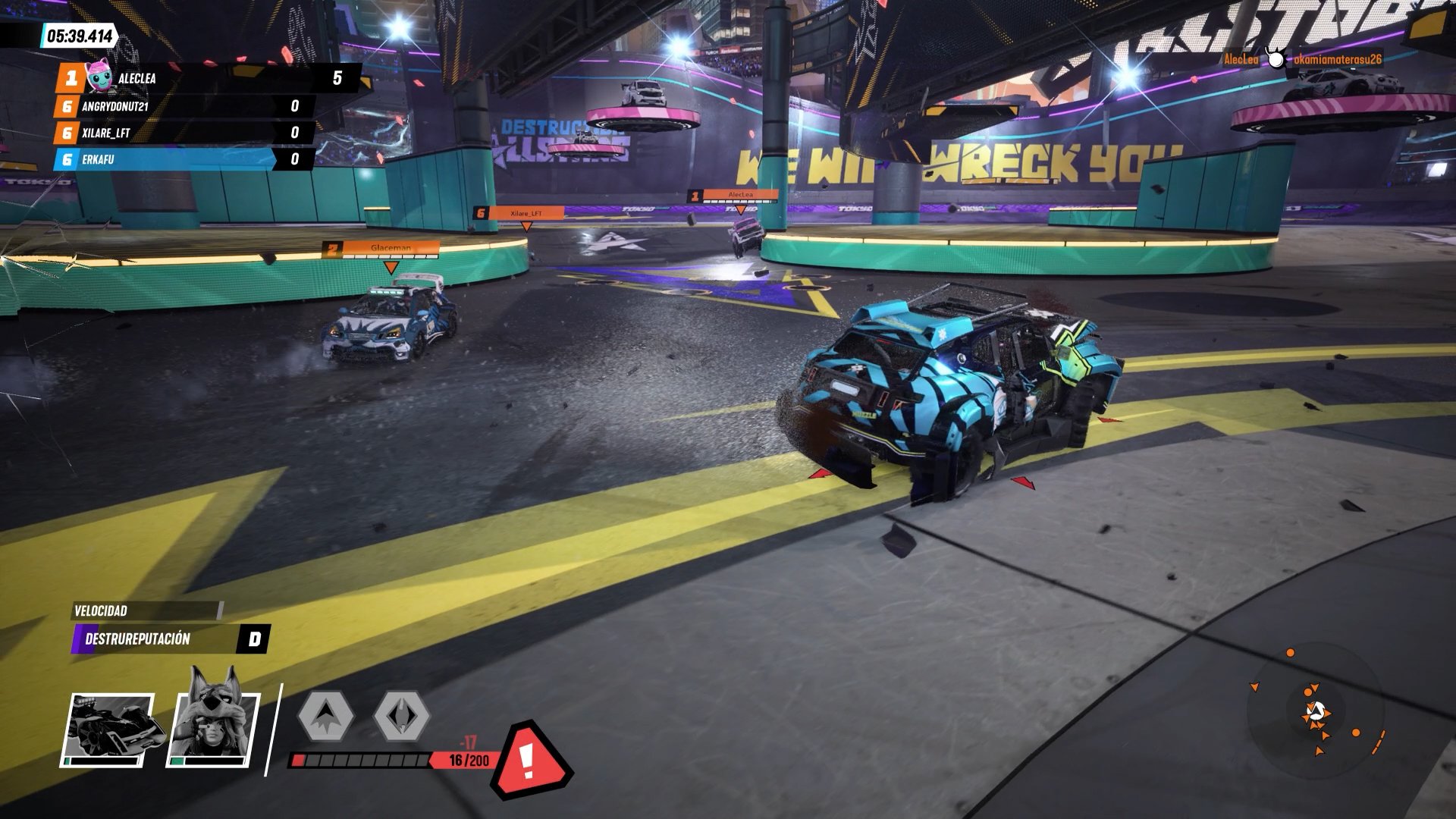
Task: Click the red warning alert icon
Action: (x=529, y=759)
